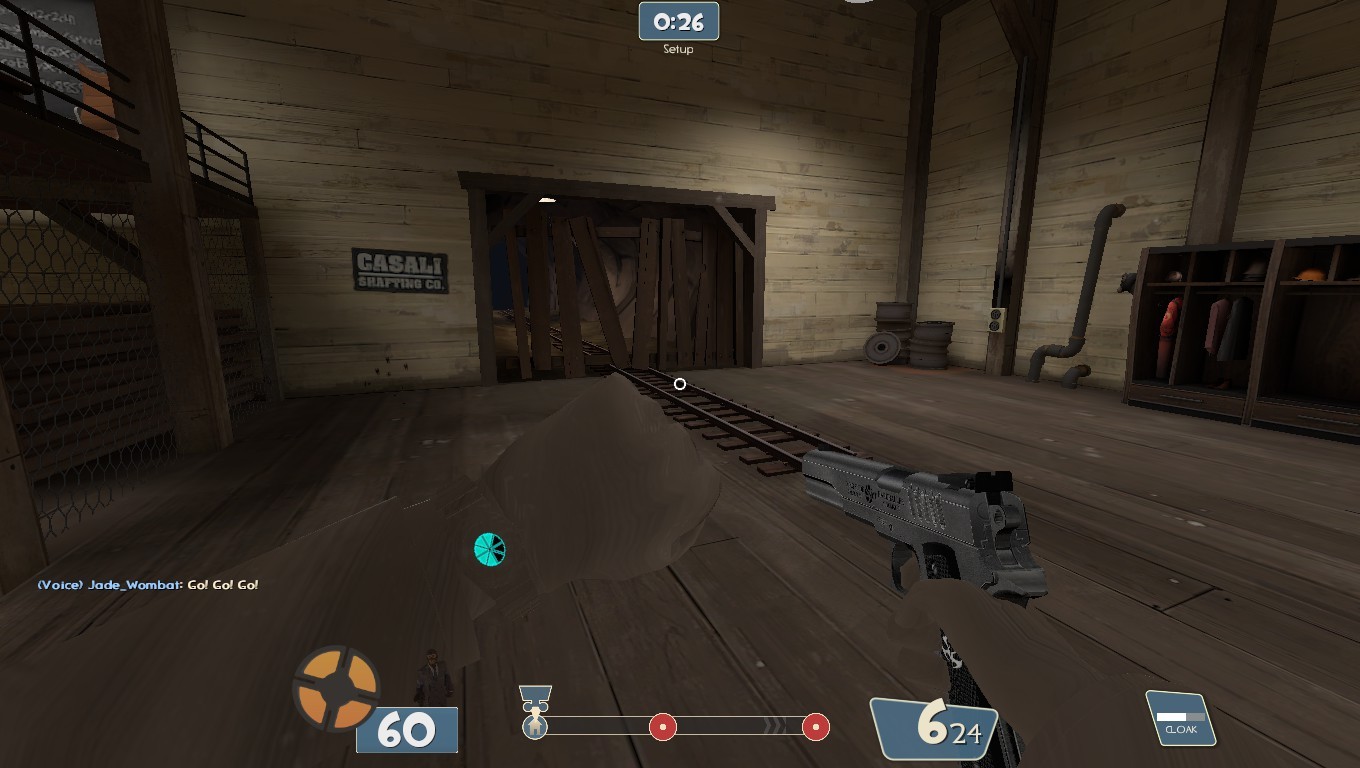Screen dimensions: 1360x768
Task: Click the health value showing 60
Action: click(406, 730)
